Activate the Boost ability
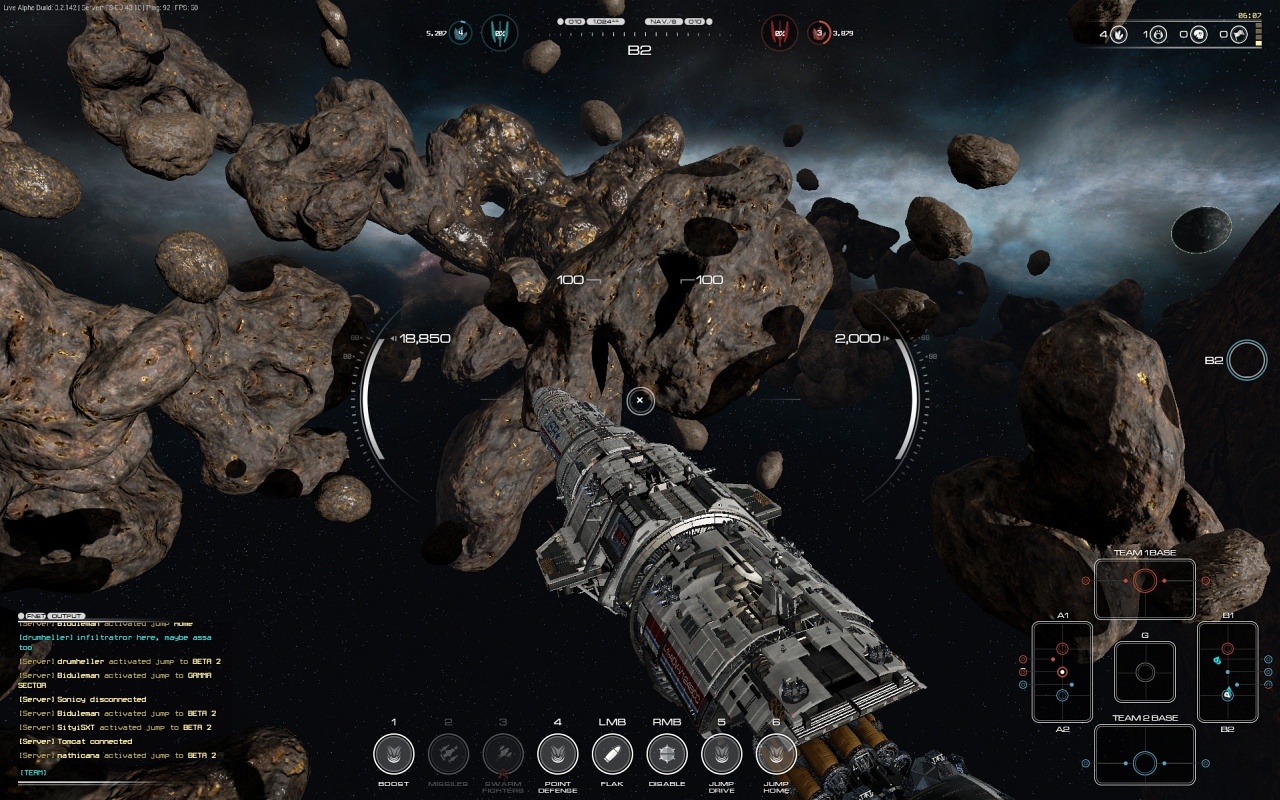The width and height of the screenshot is (1280, 800). coord(393,754)
